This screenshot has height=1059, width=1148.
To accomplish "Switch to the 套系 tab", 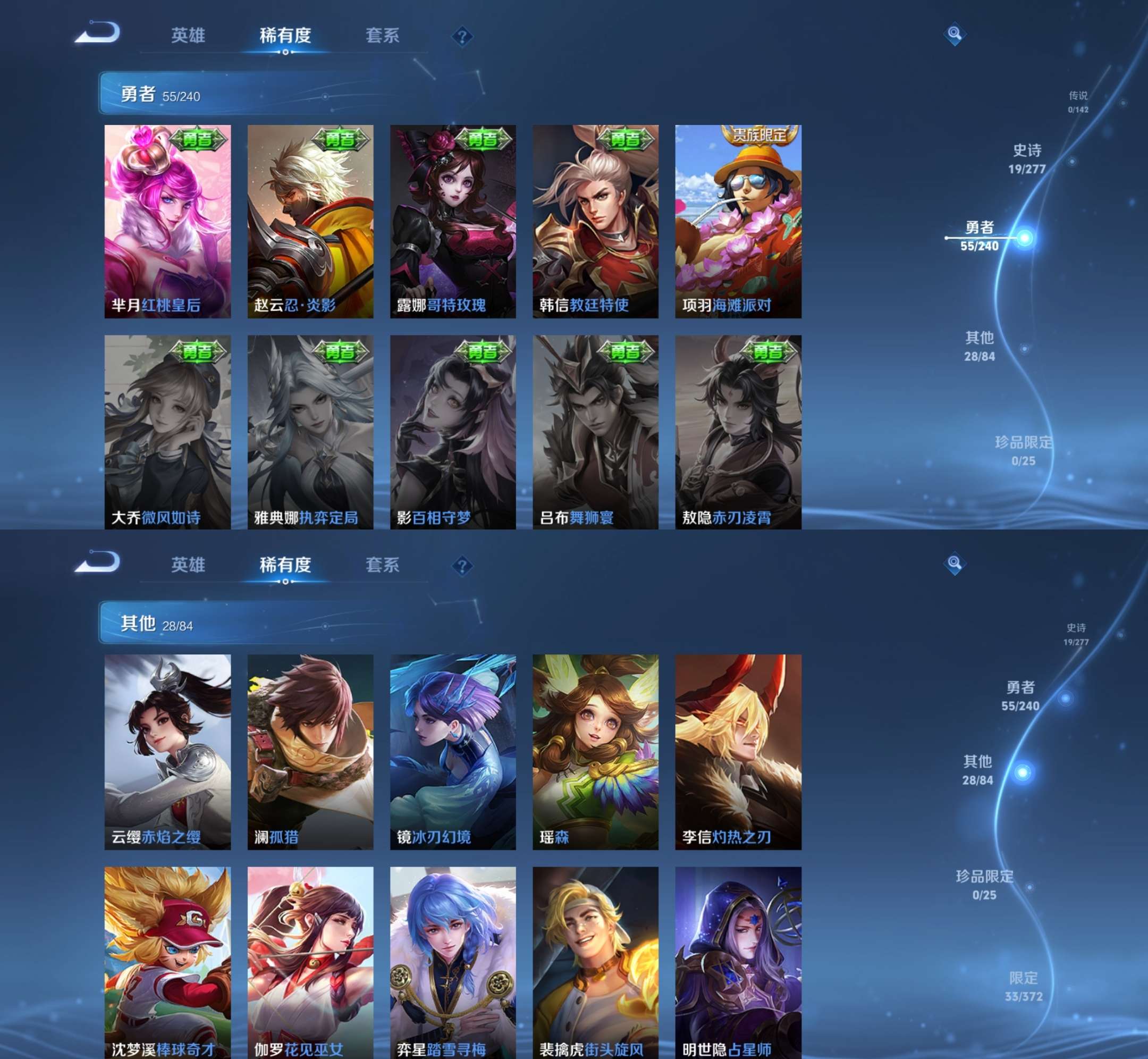I will coord(383,36).
